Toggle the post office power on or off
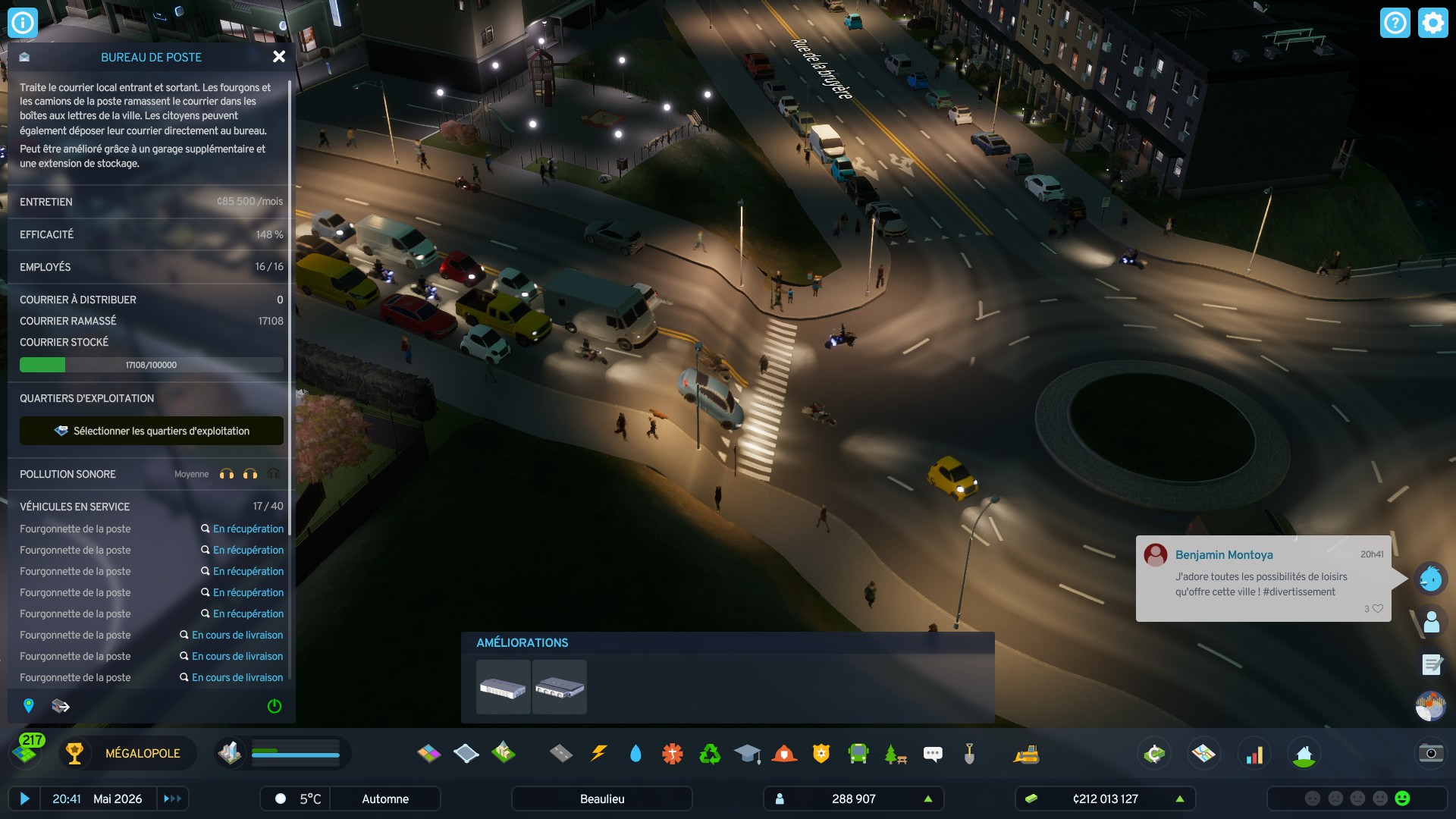Viewport: 1456px width, 819px height. tap(275, 706)
